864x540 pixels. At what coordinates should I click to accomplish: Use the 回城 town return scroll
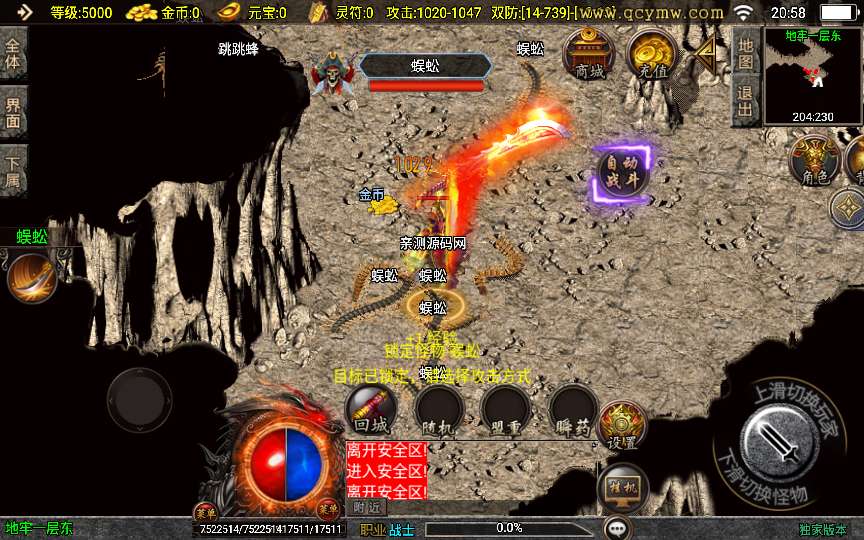370,408
